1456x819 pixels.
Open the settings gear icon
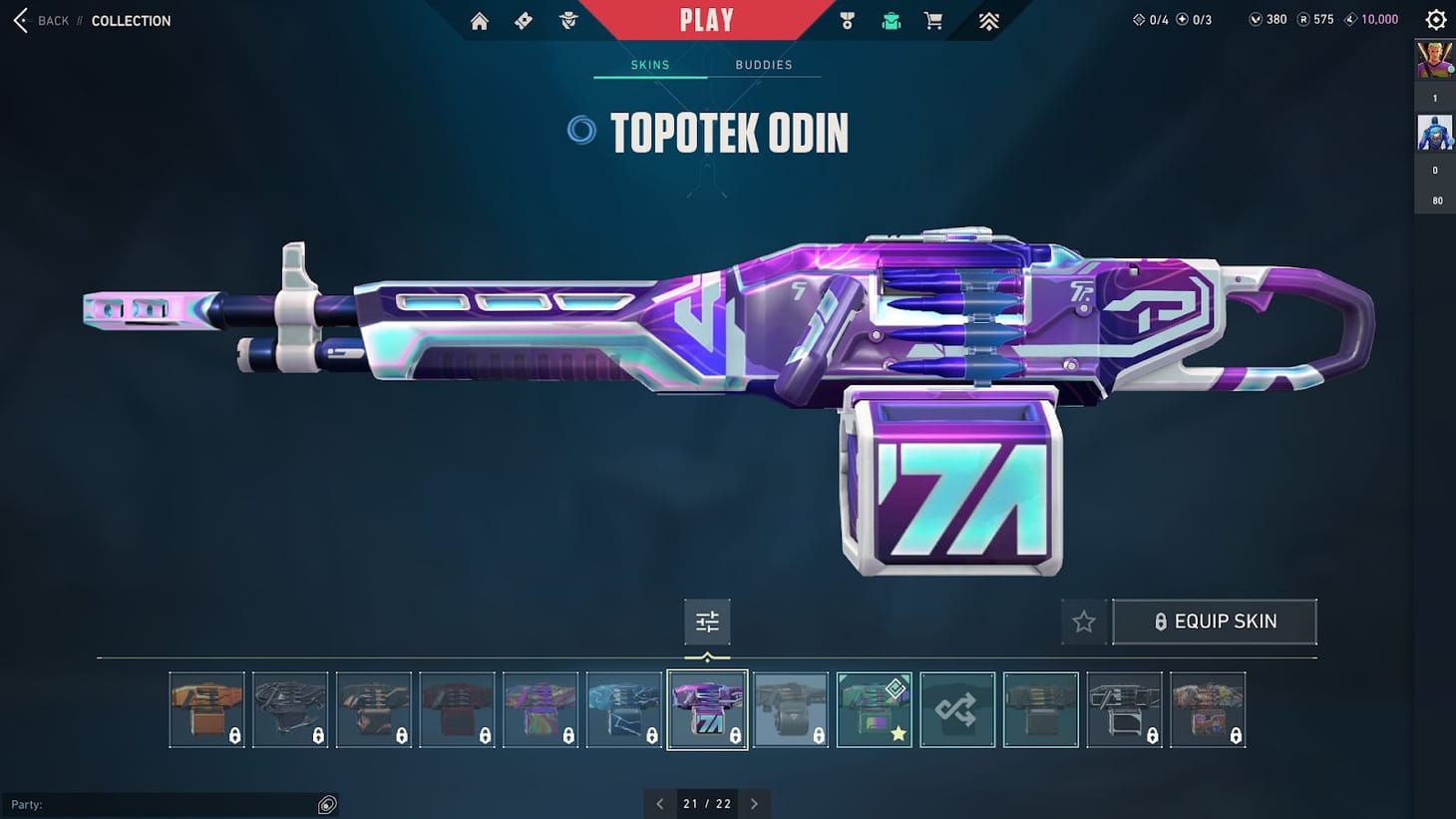pos(1435,19)
